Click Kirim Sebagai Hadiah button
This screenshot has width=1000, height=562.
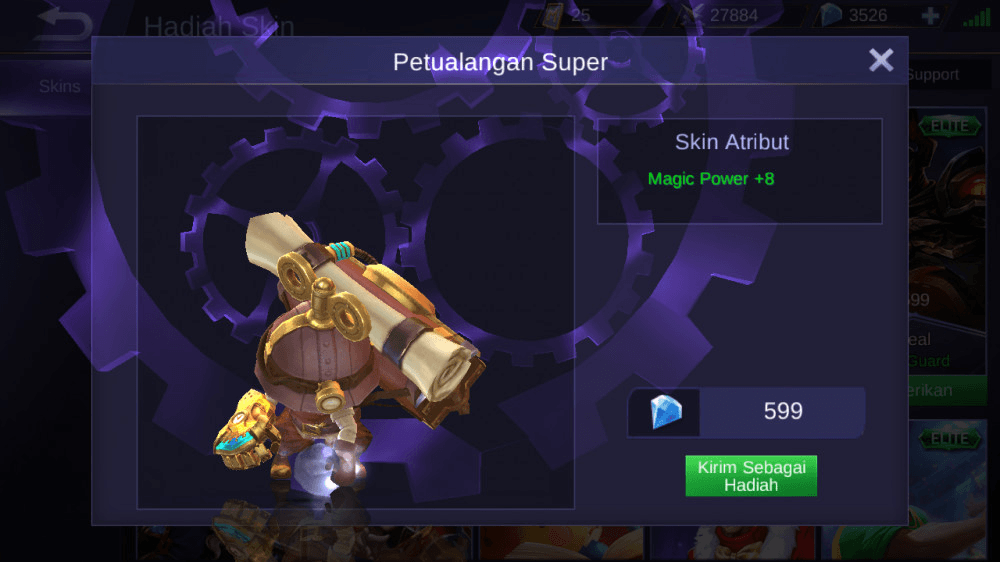(751, 476)
